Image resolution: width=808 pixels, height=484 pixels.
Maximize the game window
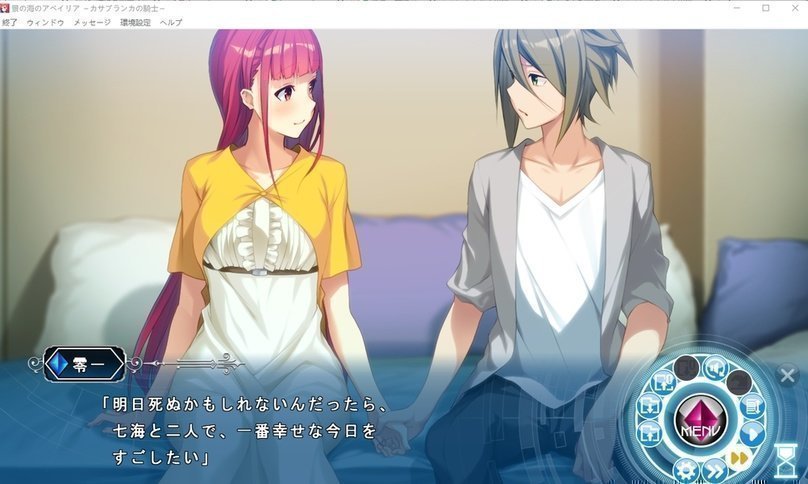(766, 8)
